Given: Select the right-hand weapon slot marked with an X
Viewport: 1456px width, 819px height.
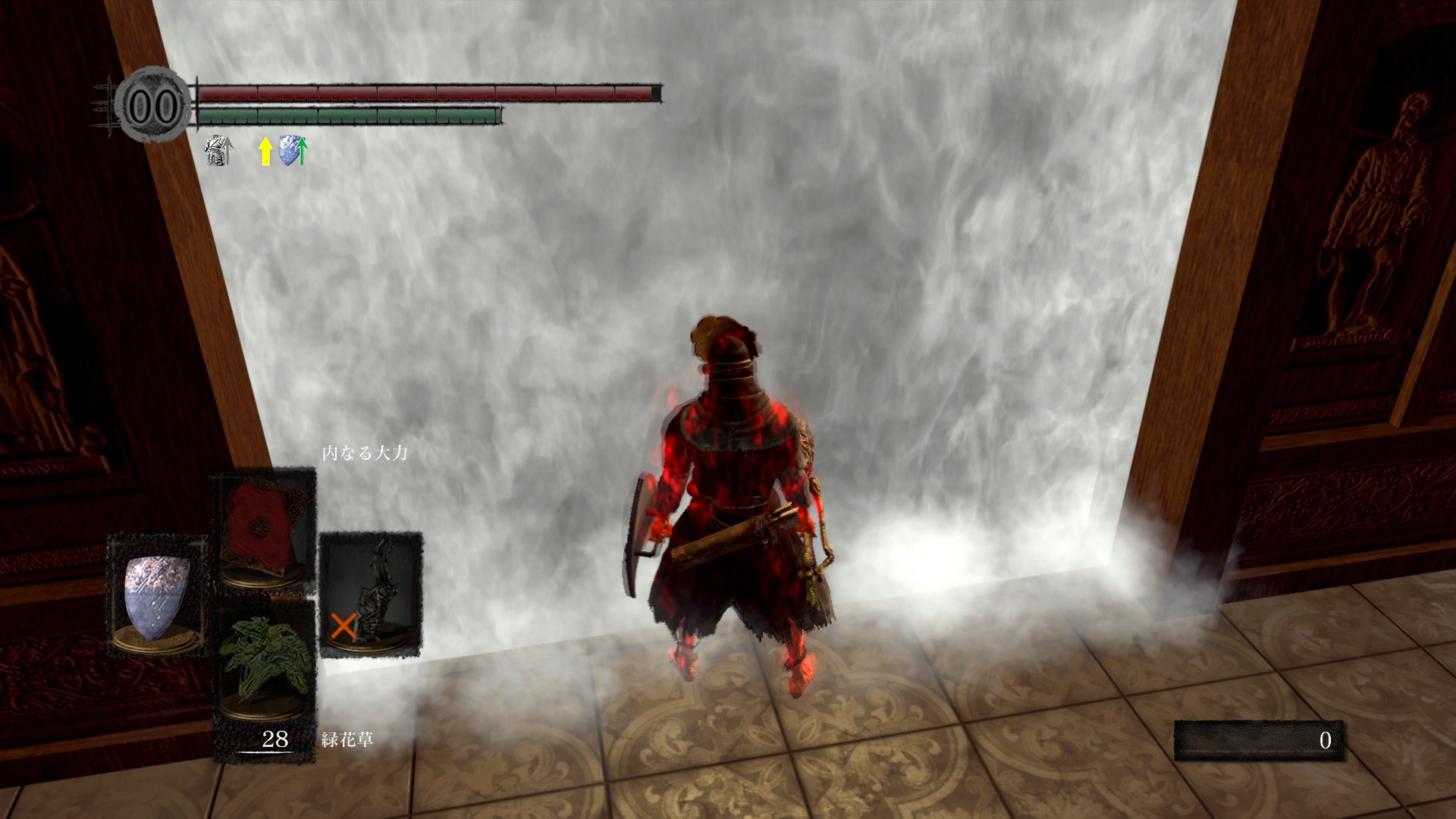Looking at the screenshot, I should click(371, 594).
